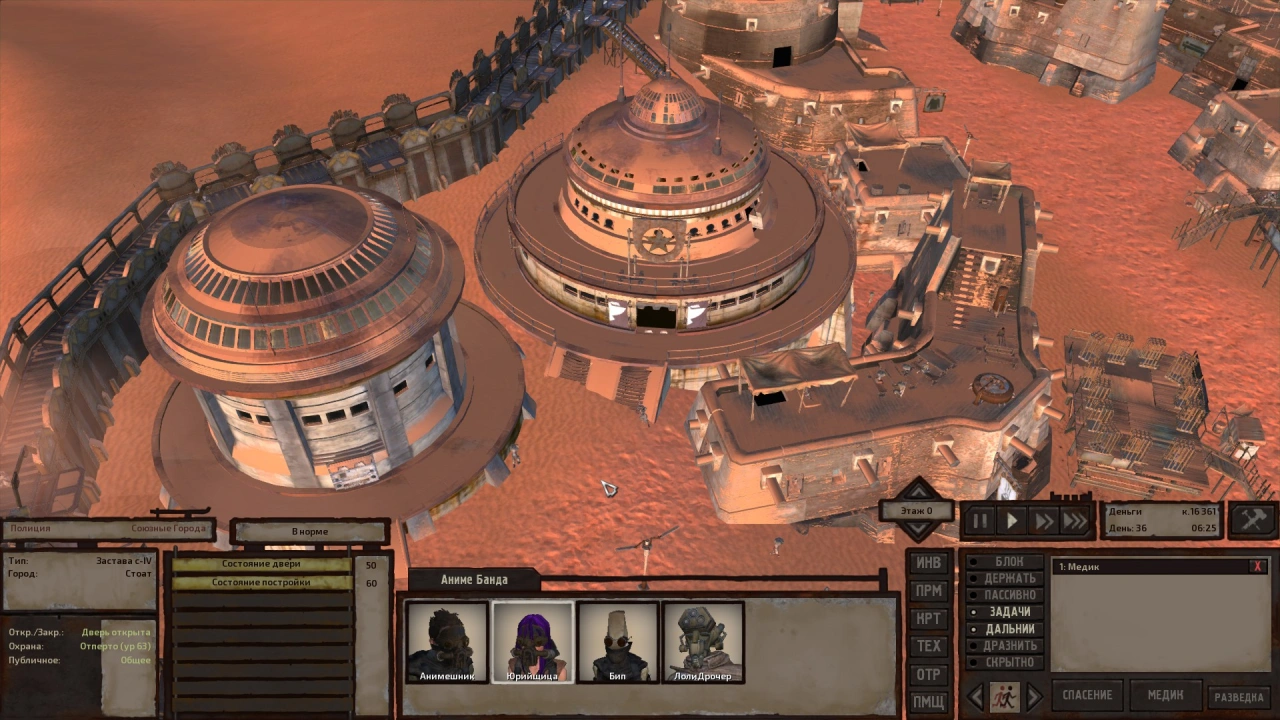Select the Анимешник character portrait

447,642
